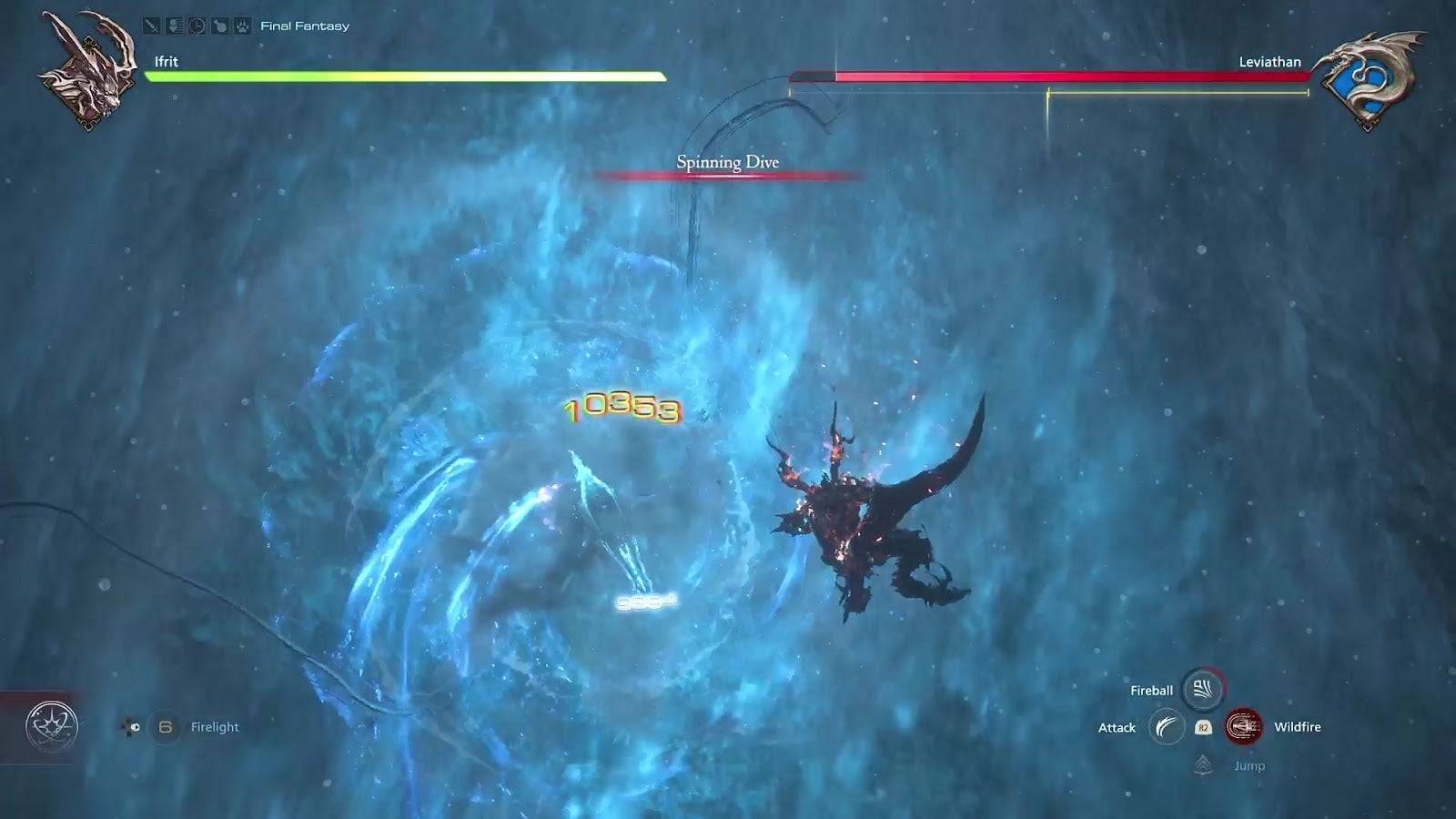This screenshot has height=819, width=1456.
Task: Activate the Wildfire ability icon
Action: point(1245,728)
